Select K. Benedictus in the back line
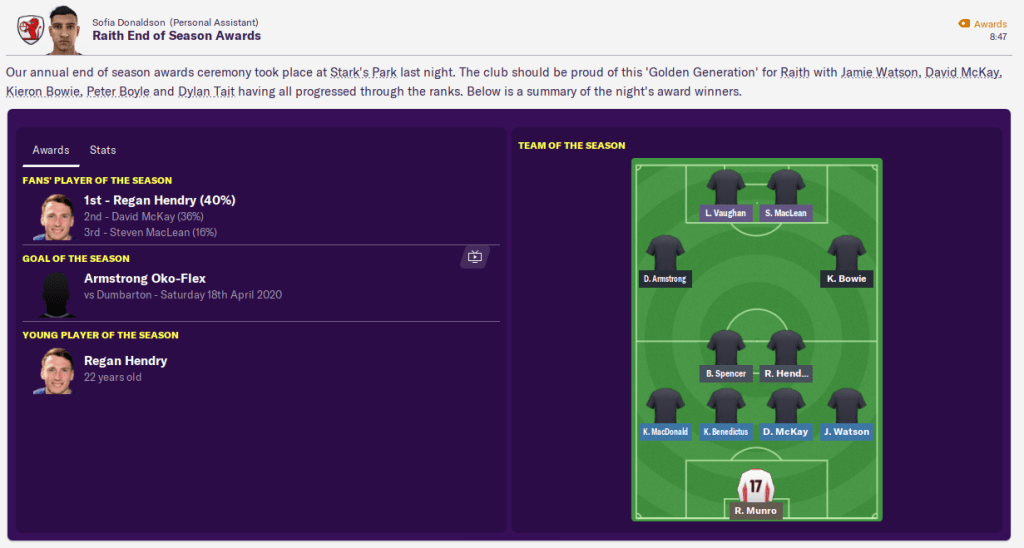The image size is (1024, 548). pyautogui.click(x=726, y=406)
